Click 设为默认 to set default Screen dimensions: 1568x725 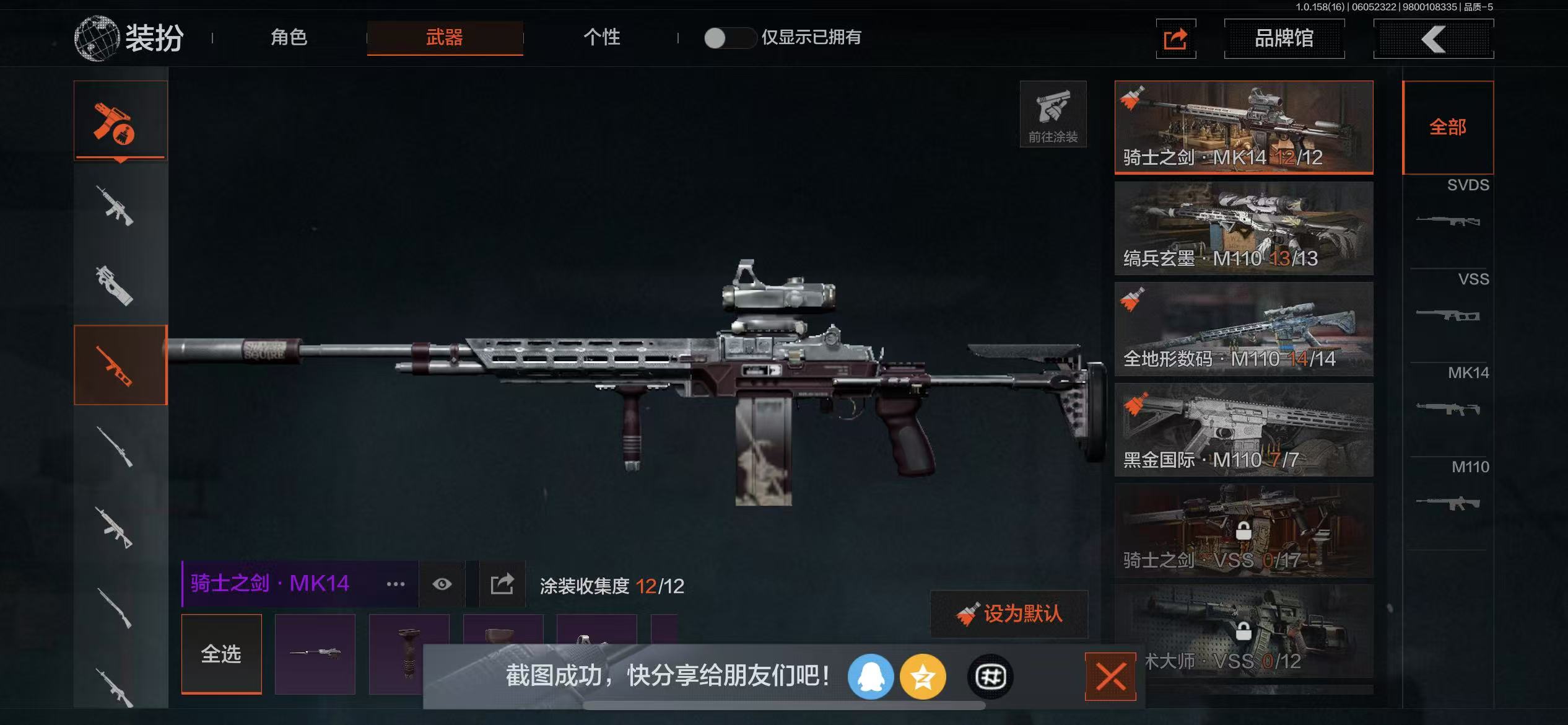[x=1009, y=614]
